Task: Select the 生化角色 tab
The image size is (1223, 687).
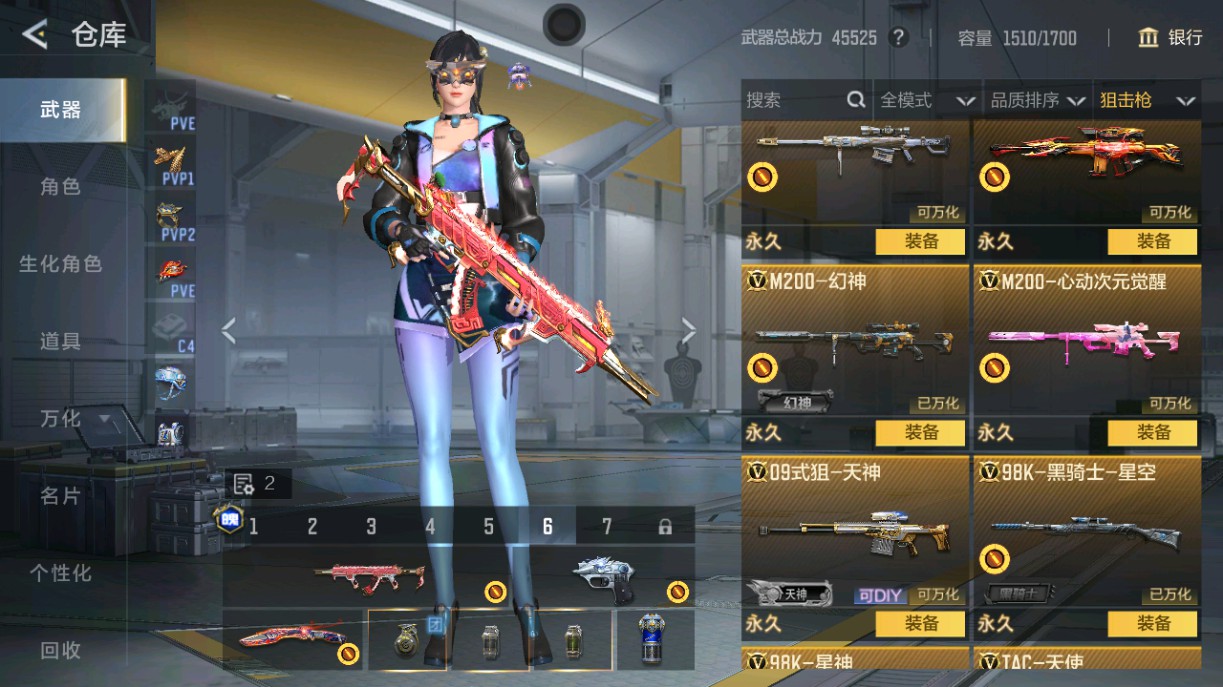Action: click(x=61, y=264)
